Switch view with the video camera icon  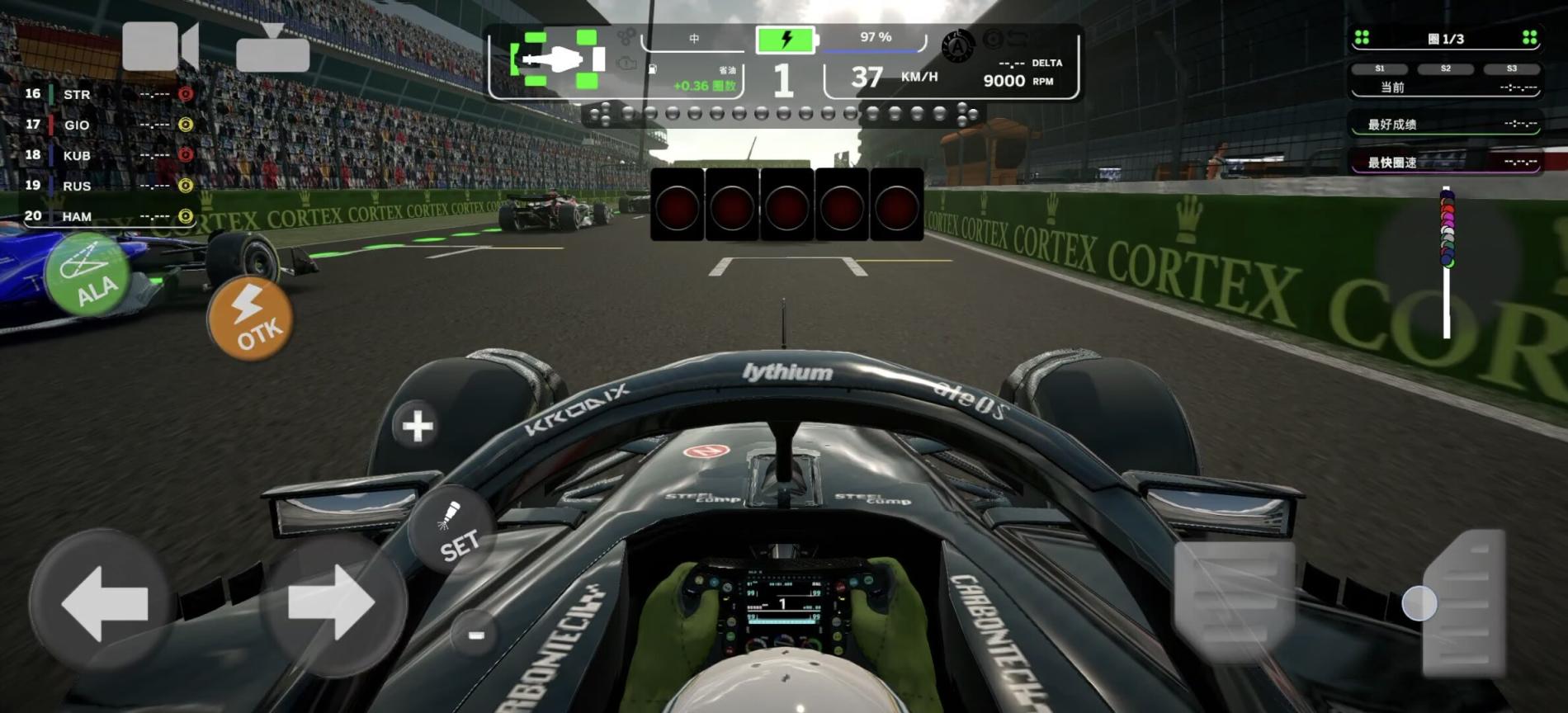pos(160,46)
